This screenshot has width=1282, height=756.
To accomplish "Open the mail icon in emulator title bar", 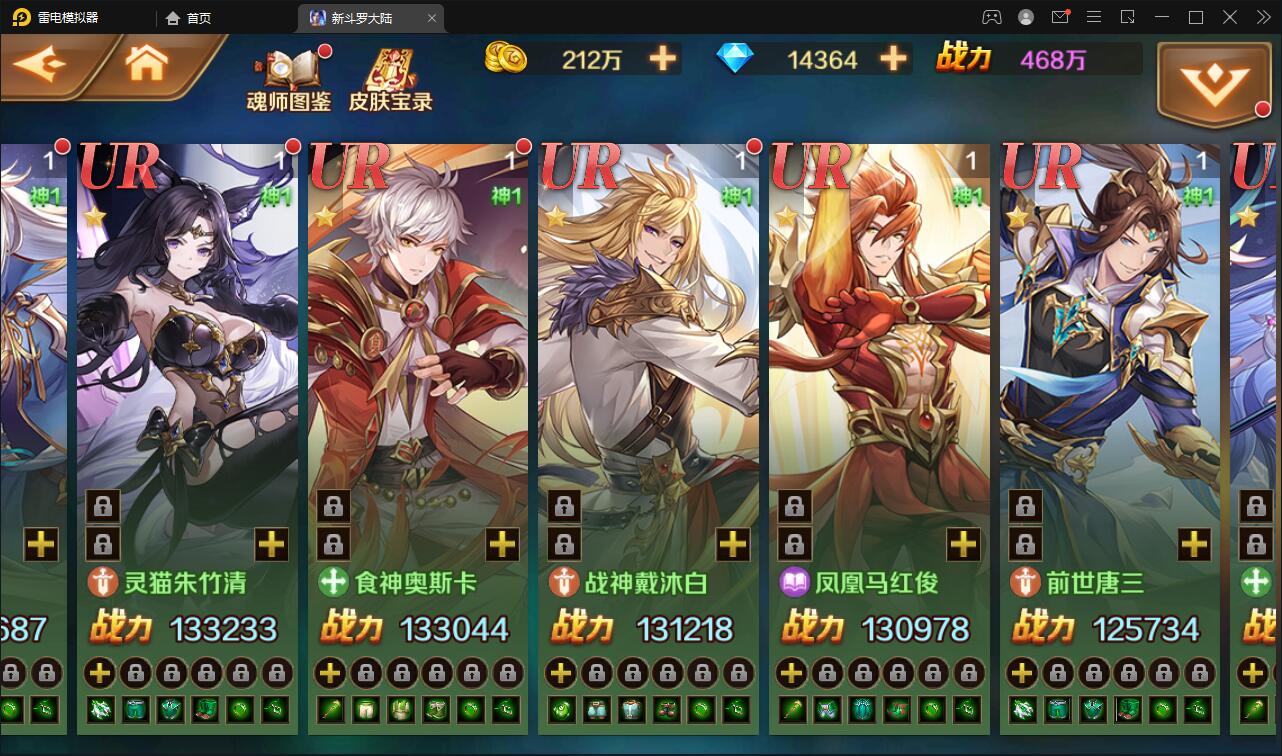I will pos(1062,17).
